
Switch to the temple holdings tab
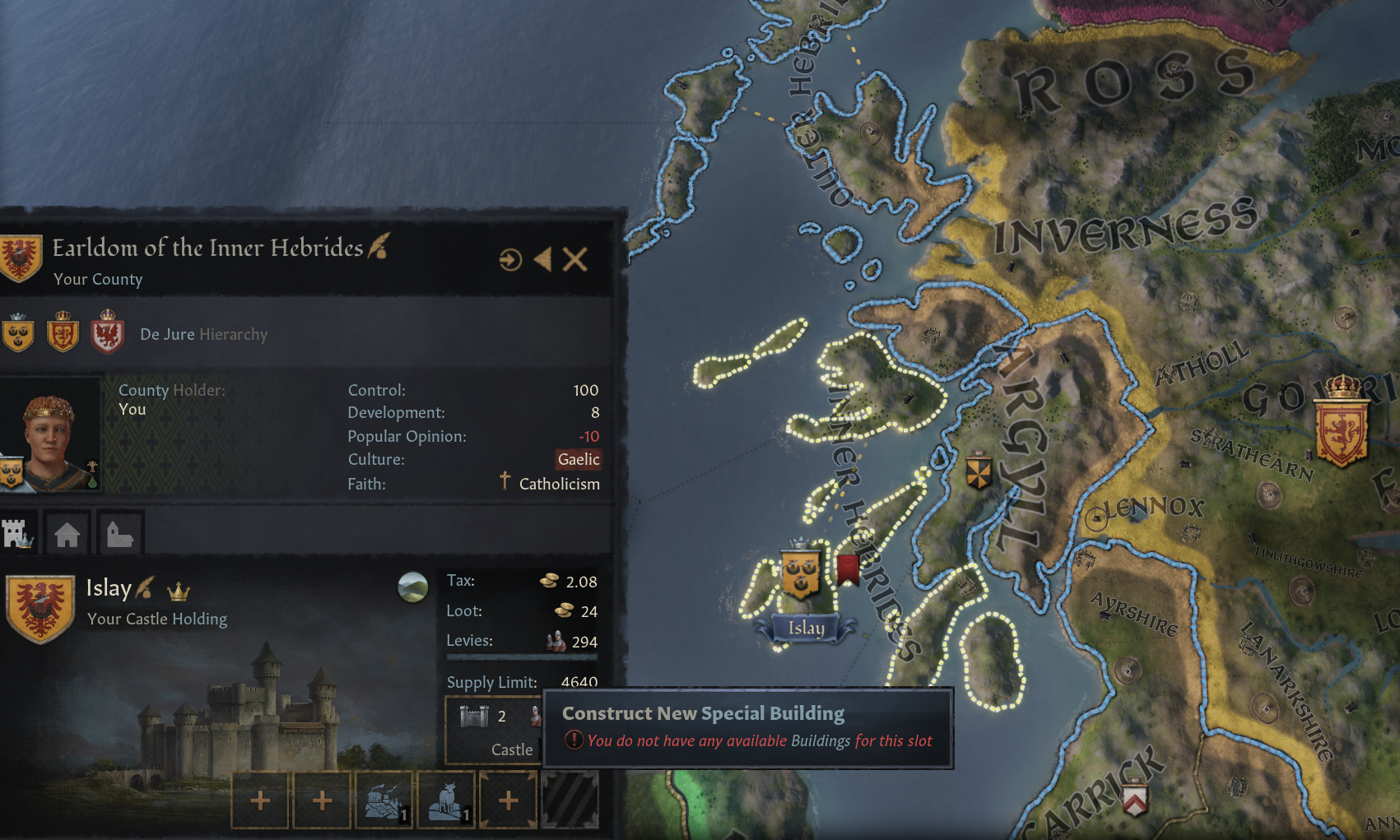[x=120, y=533]
